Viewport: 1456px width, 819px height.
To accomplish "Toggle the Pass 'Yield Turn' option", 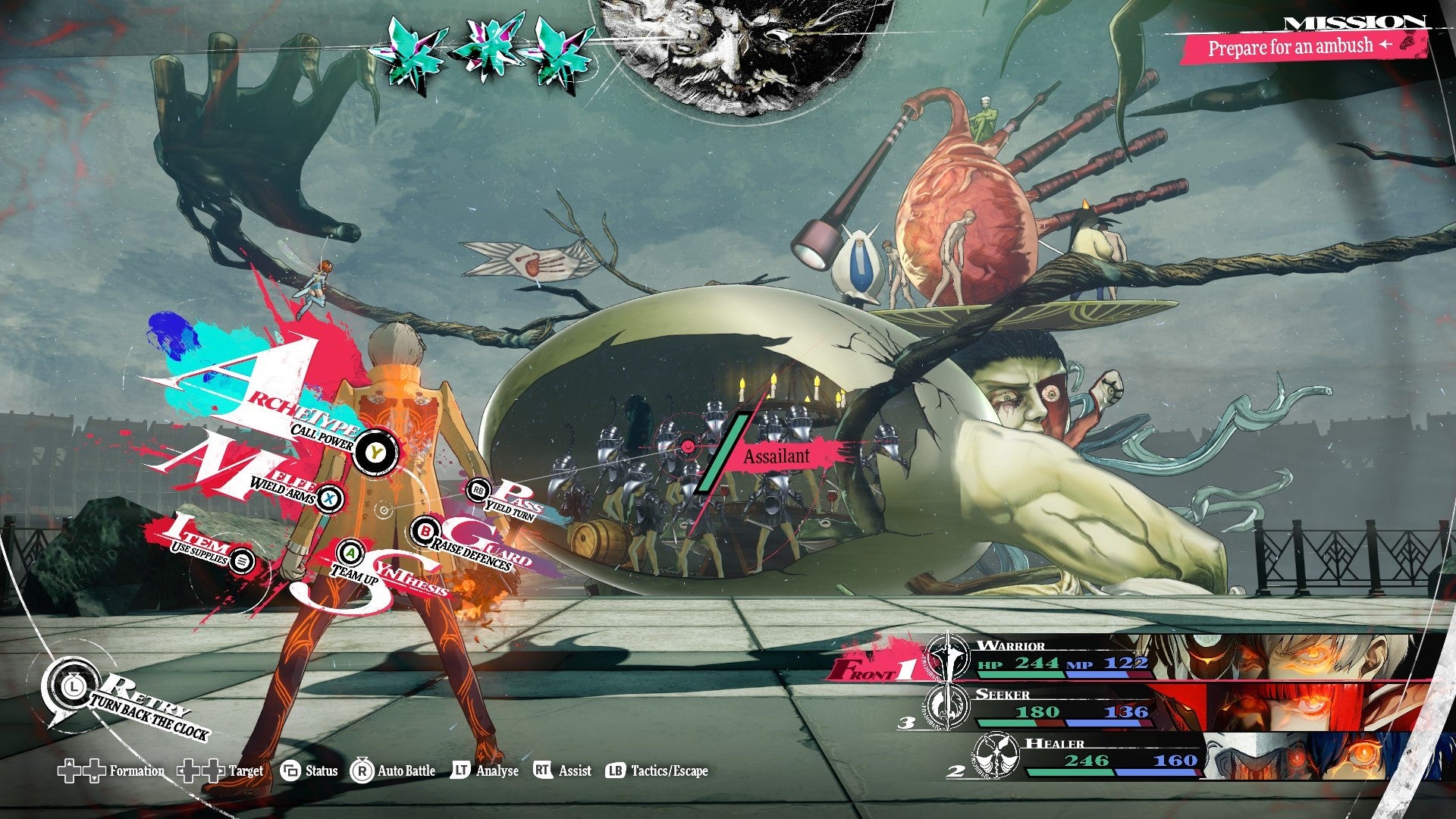I will click(478, 491).
